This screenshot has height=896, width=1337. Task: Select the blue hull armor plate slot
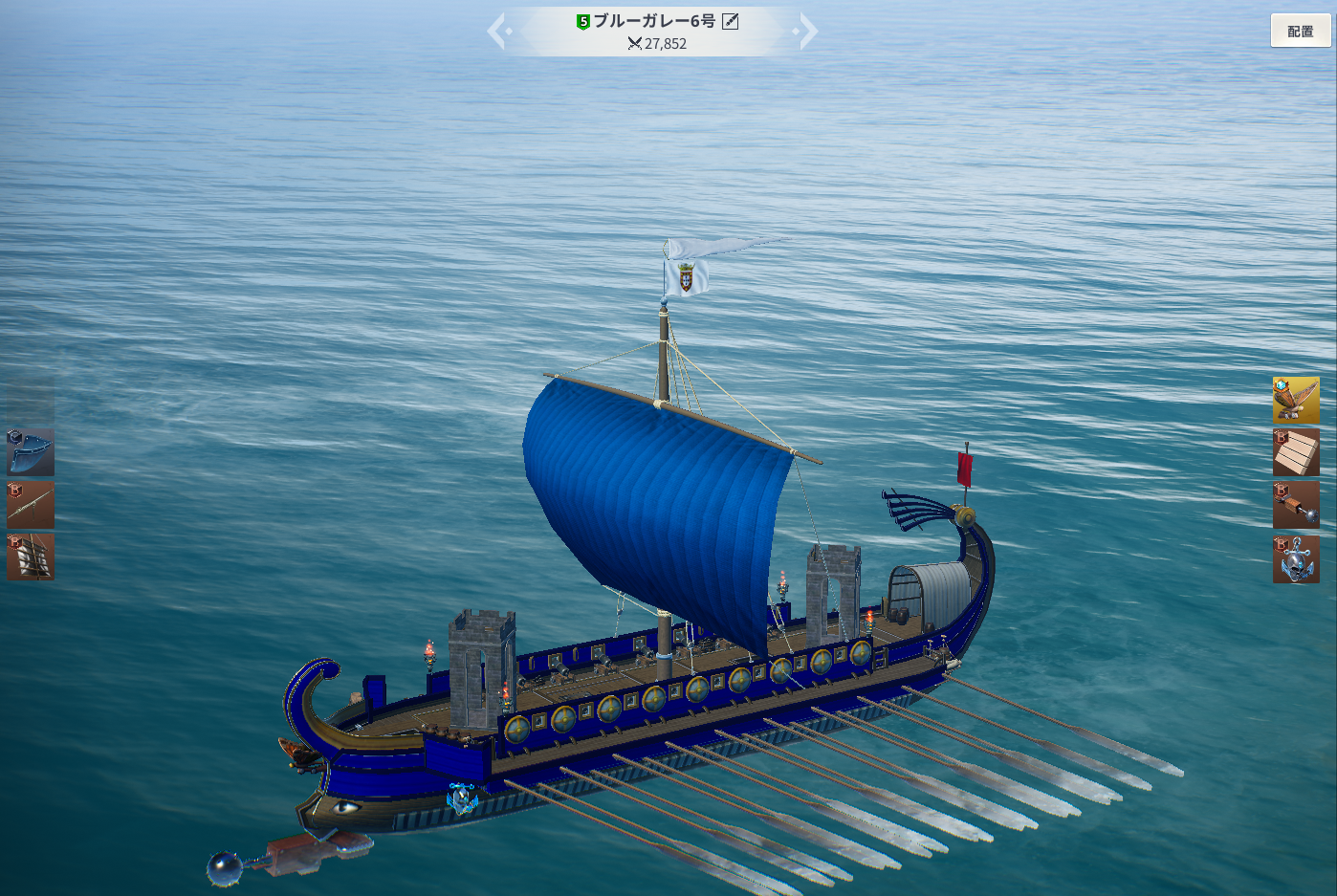pyautogui.click(x=31, y=452)
